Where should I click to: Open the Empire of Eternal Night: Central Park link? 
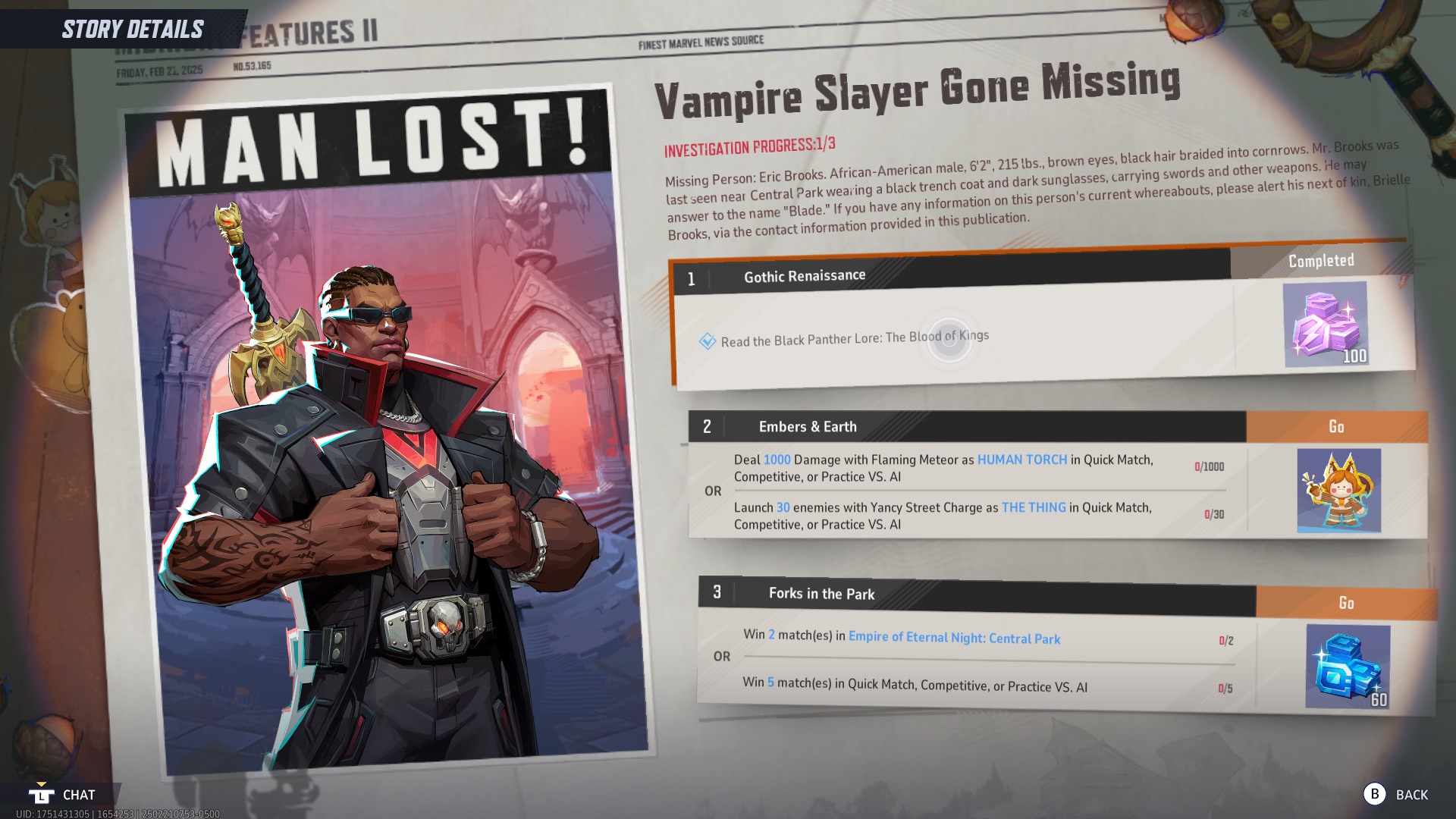coord(955,639)
